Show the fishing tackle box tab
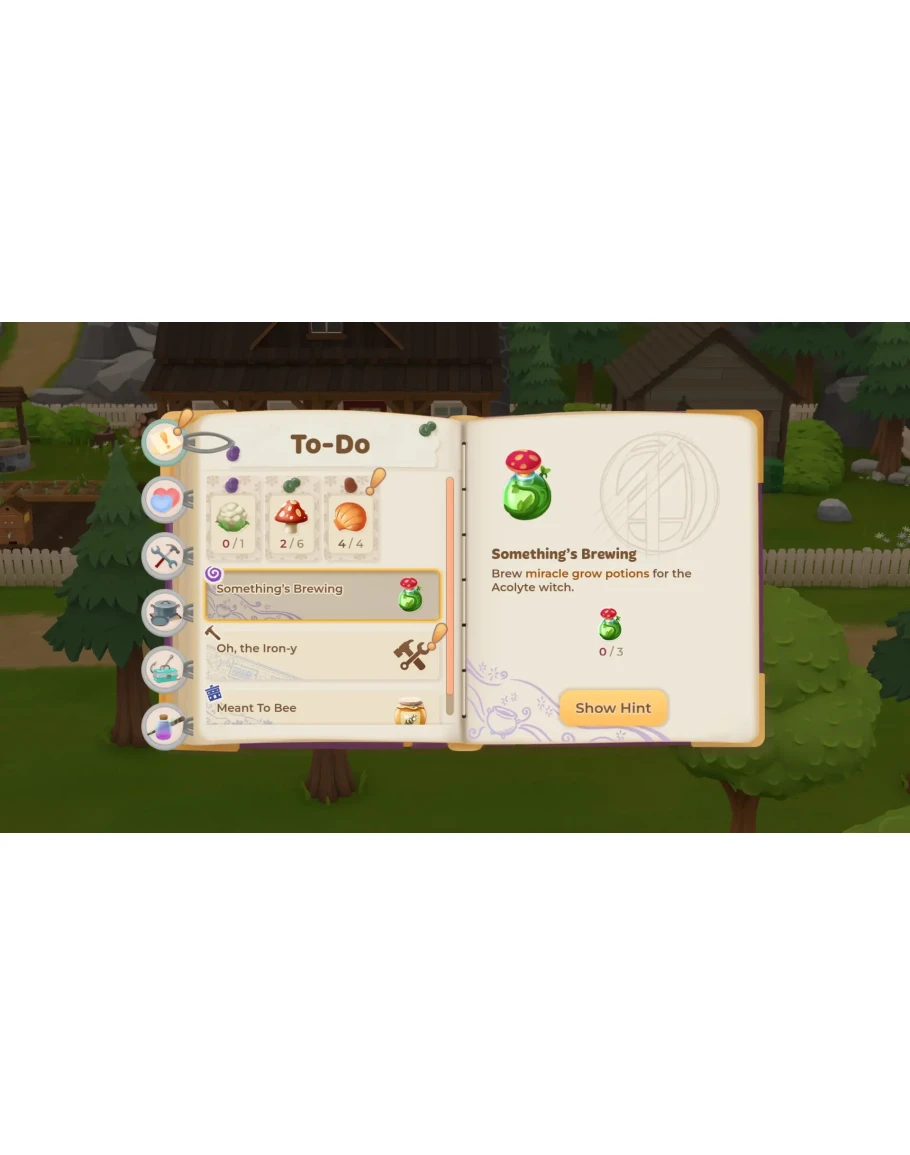This screenshot has width=910, height=1155. 163,669
